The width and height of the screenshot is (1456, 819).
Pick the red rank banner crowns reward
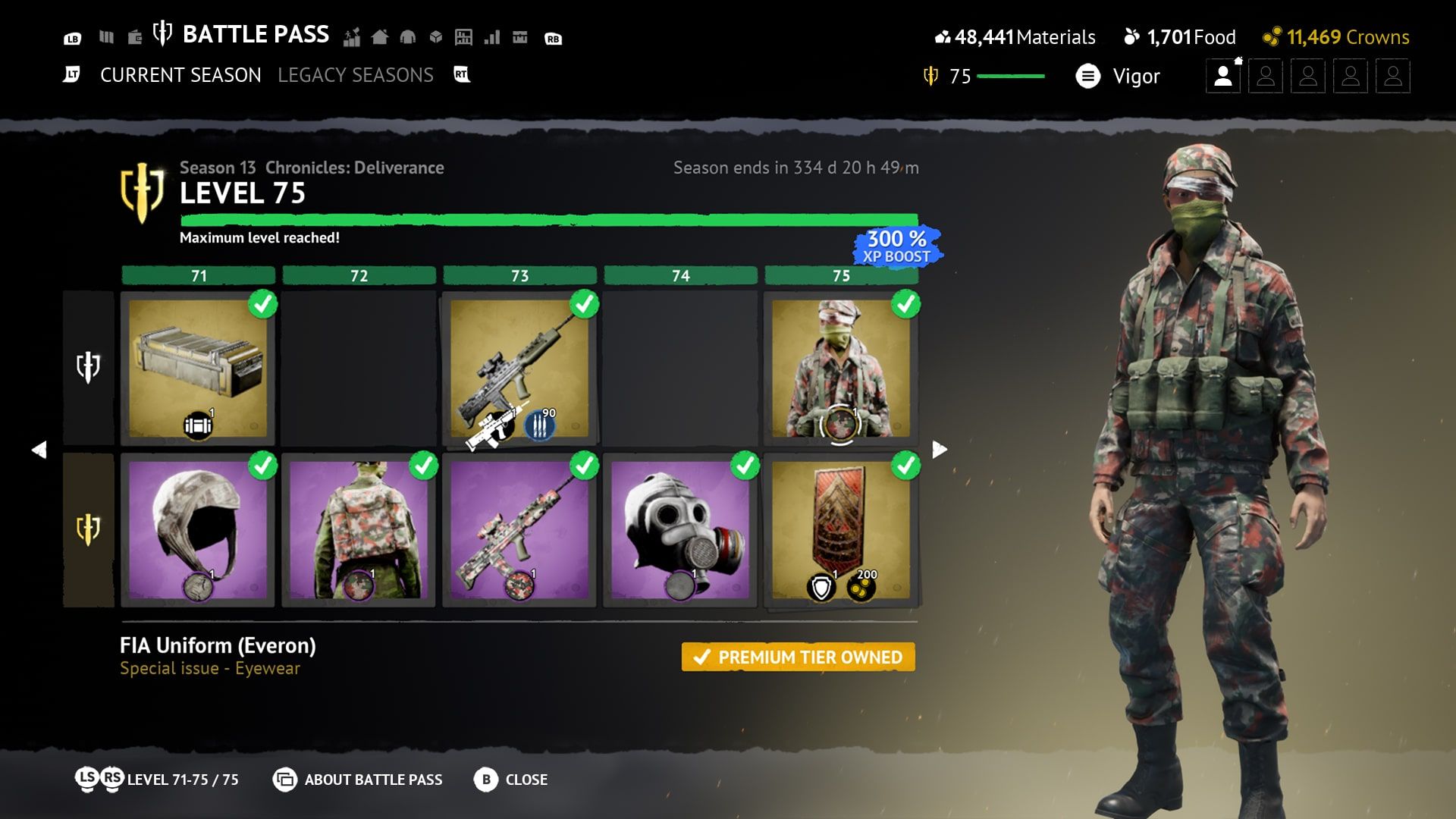pos(841,530)
